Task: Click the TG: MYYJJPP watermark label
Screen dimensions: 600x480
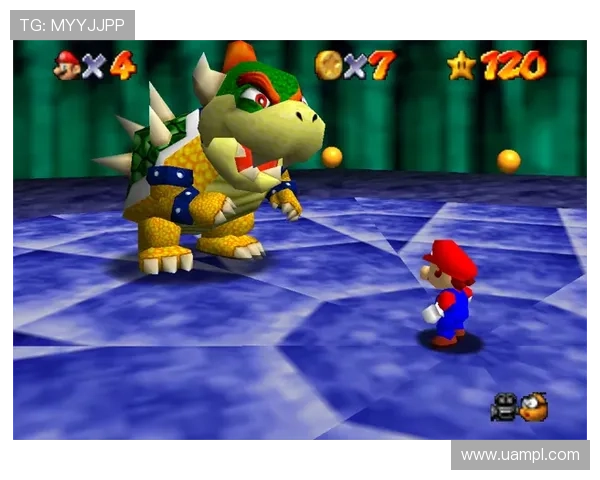Action: click(x=72, y=24)
